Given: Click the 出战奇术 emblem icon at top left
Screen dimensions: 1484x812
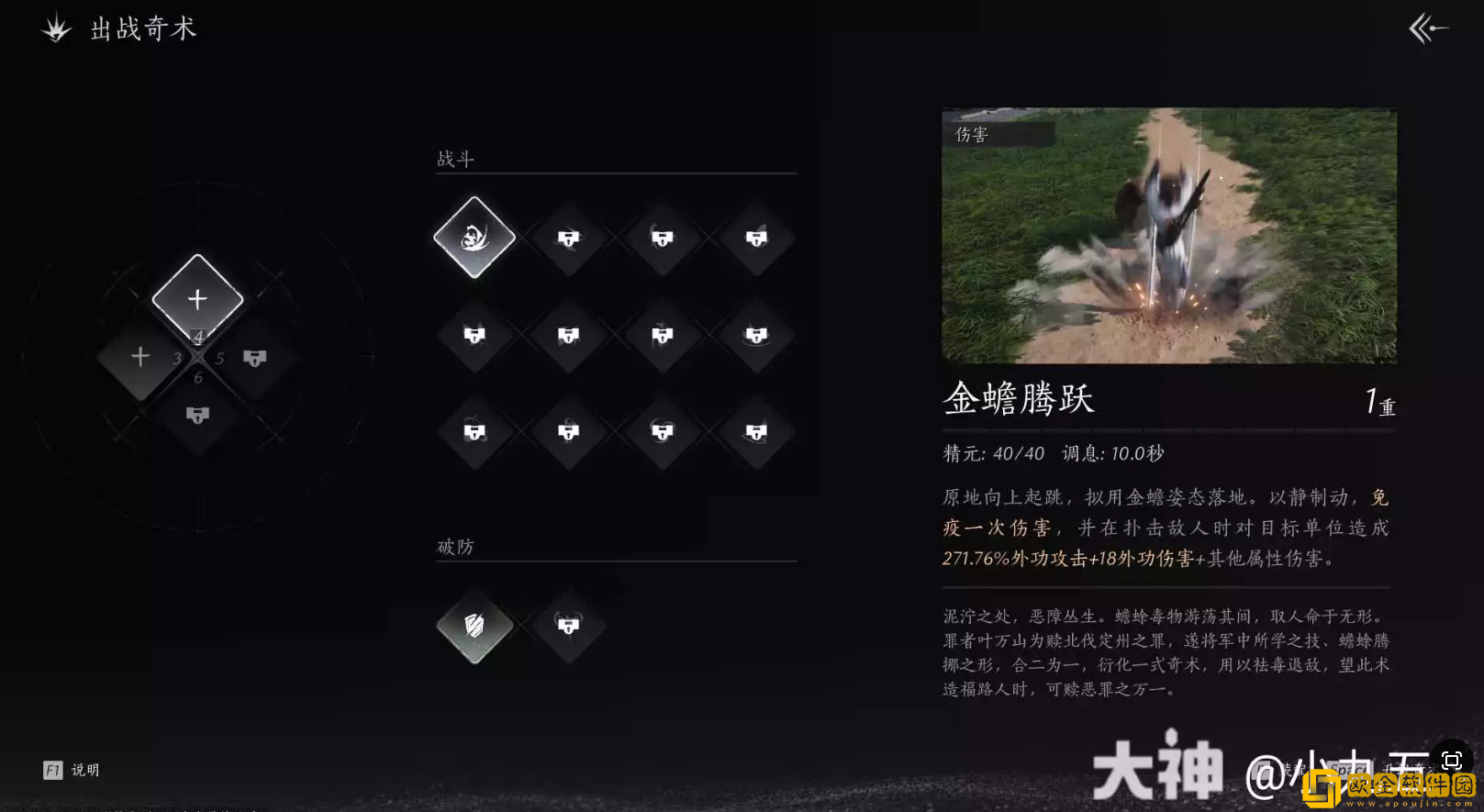Looking at the screenshot, I should click(56, 28).
